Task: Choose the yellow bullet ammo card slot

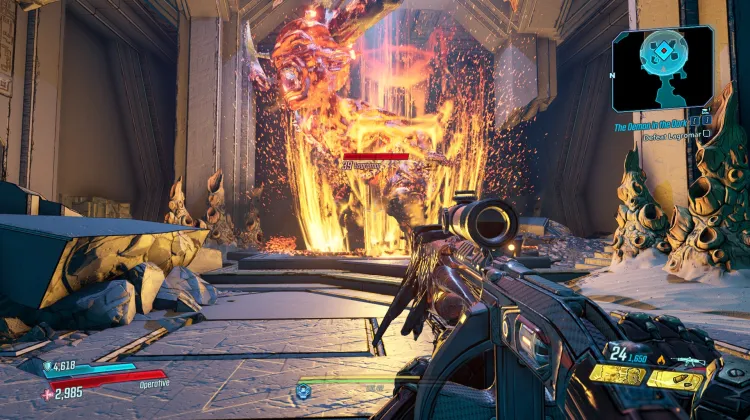Action: tap(676, 380)
